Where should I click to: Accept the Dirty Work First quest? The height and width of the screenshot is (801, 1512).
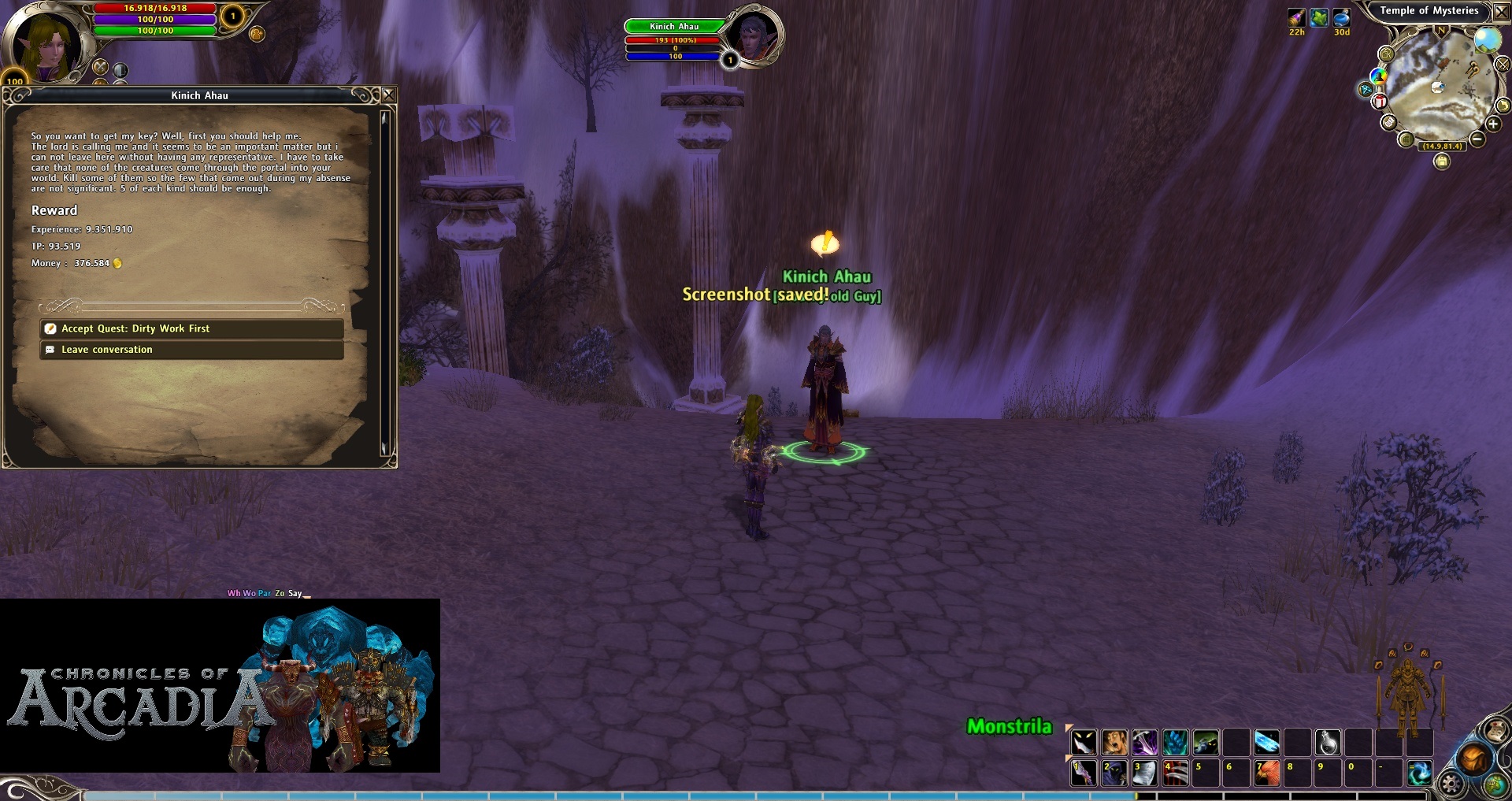click(x=191, y=328)
